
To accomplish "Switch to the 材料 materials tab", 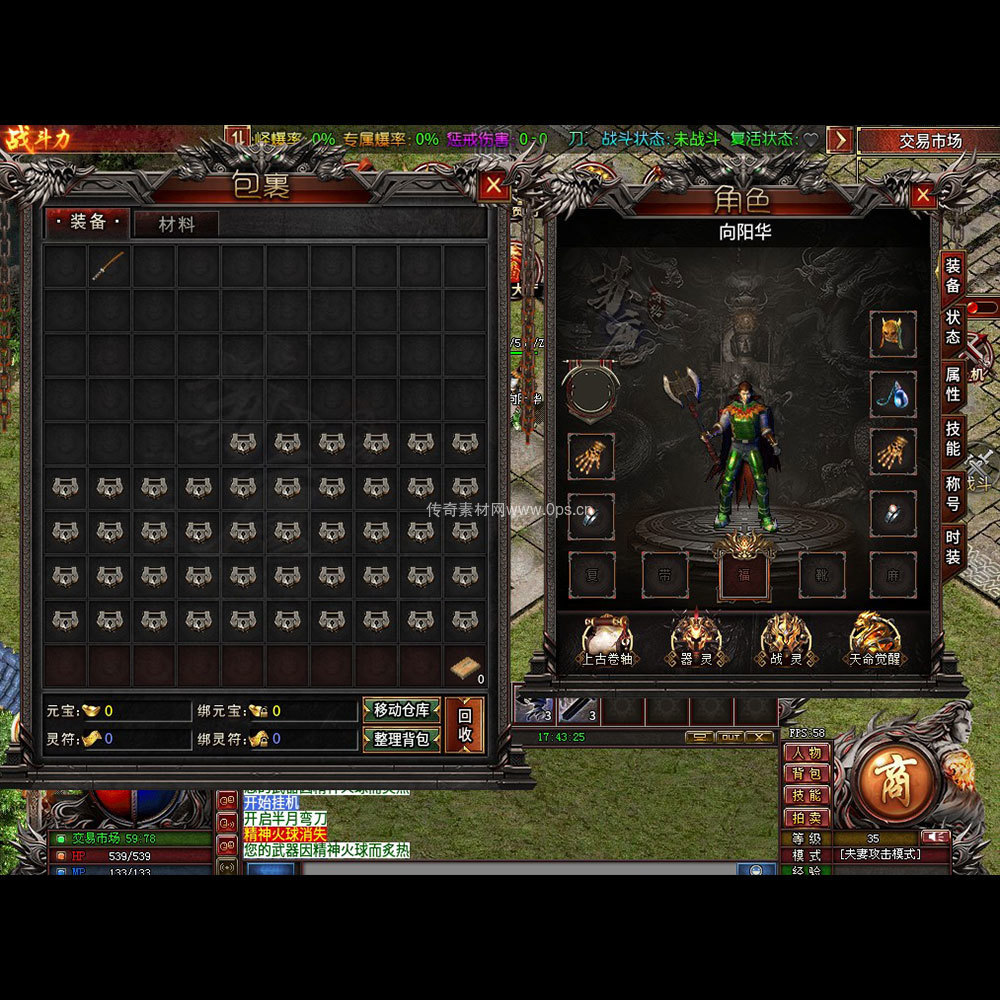I will pos(177,225).
